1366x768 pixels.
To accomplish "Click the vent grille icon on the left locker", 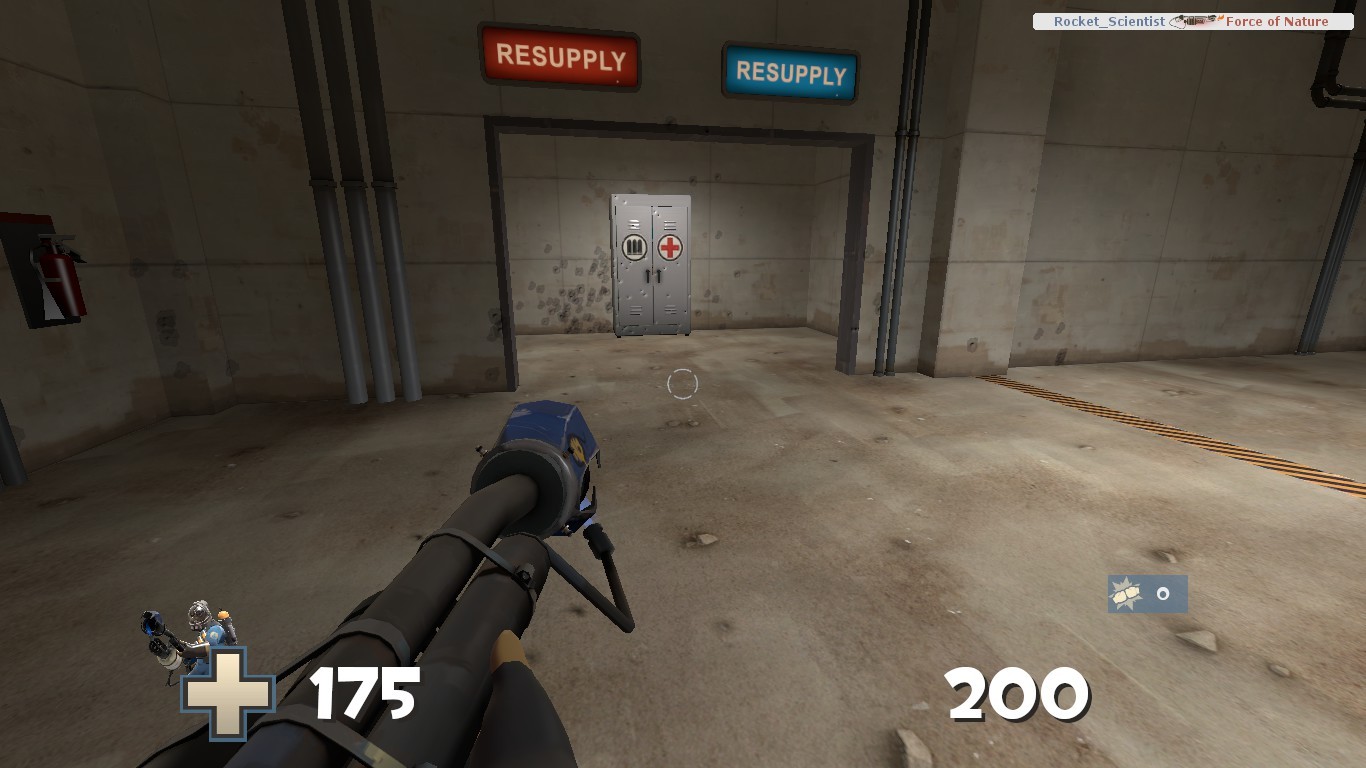I will 634,225.
